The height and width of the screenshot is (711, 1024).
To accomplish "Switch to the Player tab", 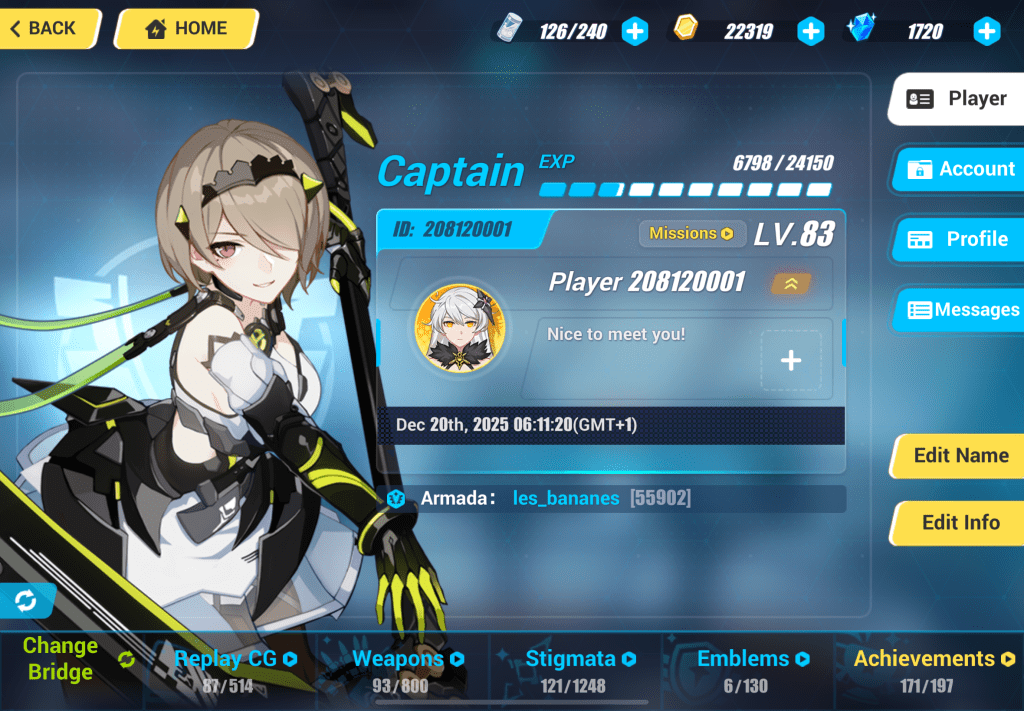I will [957, 99].
